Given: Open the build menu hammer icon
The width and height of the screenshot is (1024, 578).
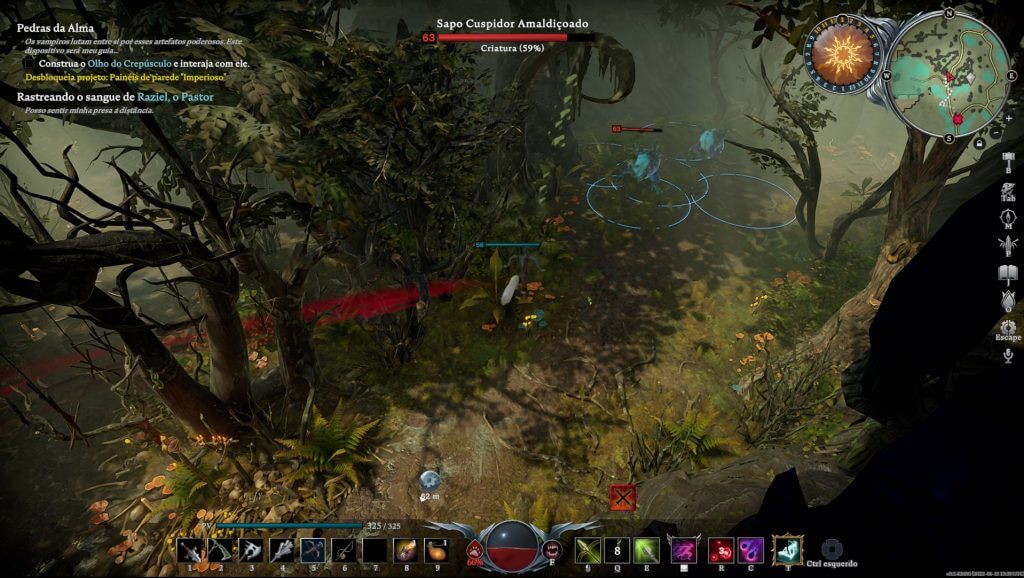Looking at the screenshot, I should tap(1007, 161).
